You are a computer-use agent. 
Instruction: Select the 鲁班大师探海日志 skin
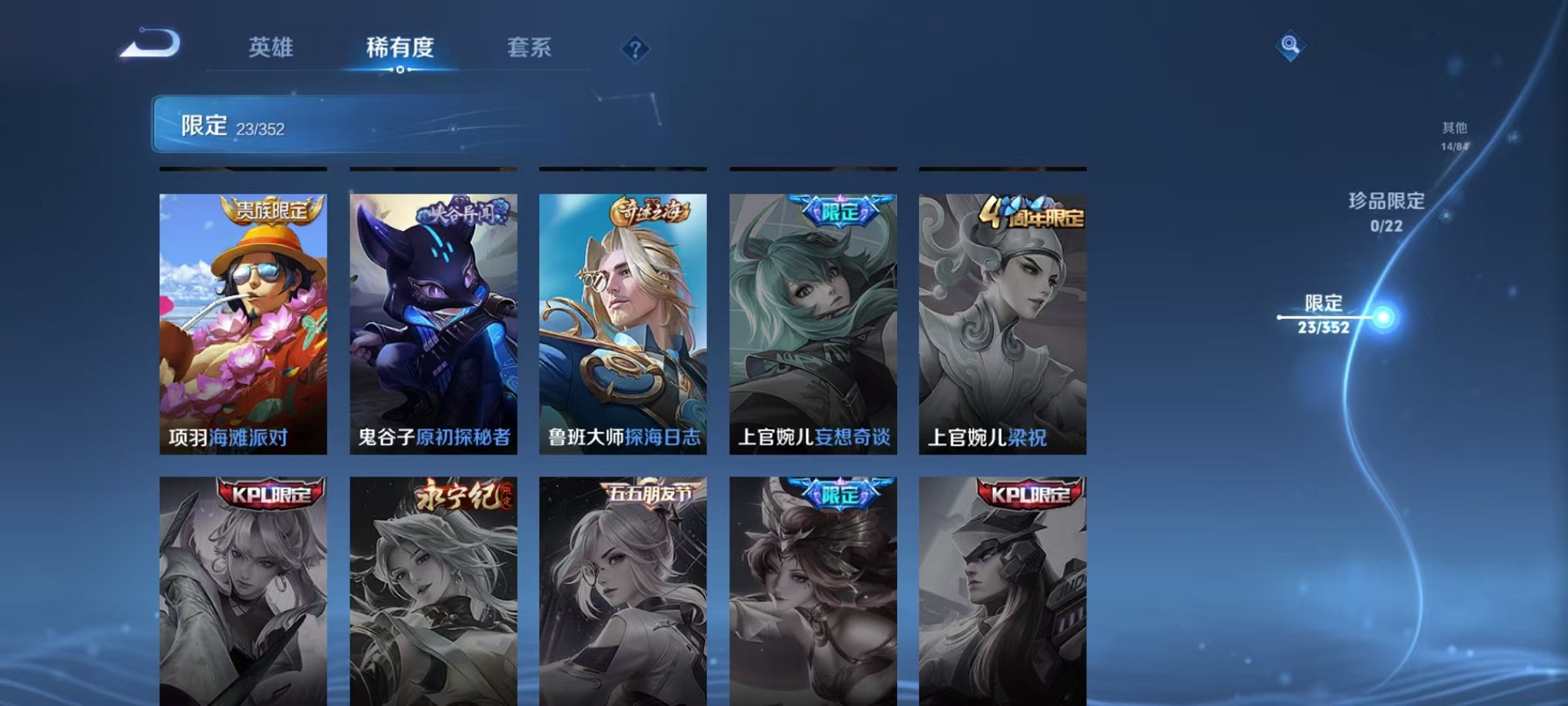coord(623,323)
